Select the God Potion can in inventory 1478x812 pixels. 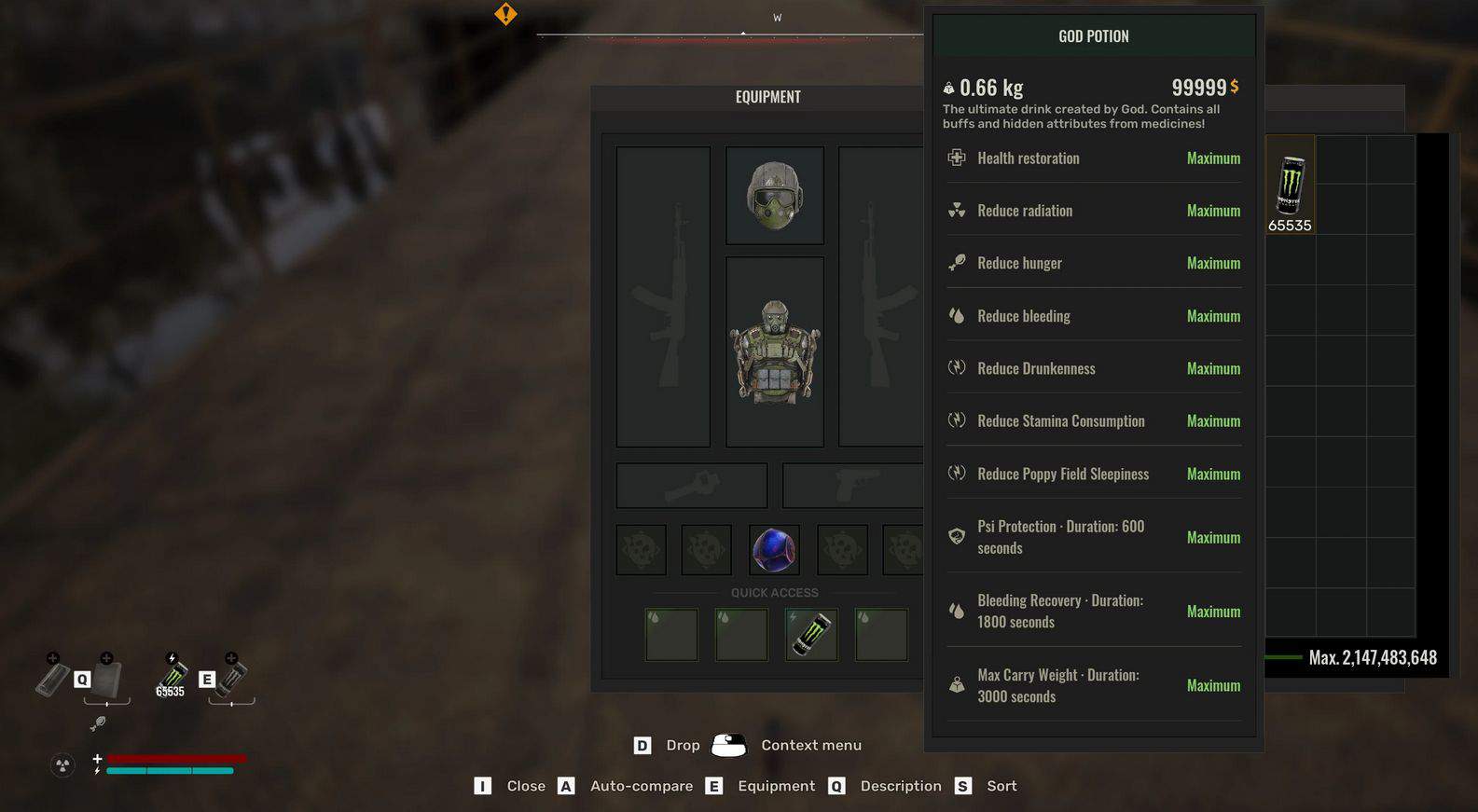point(1290,185)
